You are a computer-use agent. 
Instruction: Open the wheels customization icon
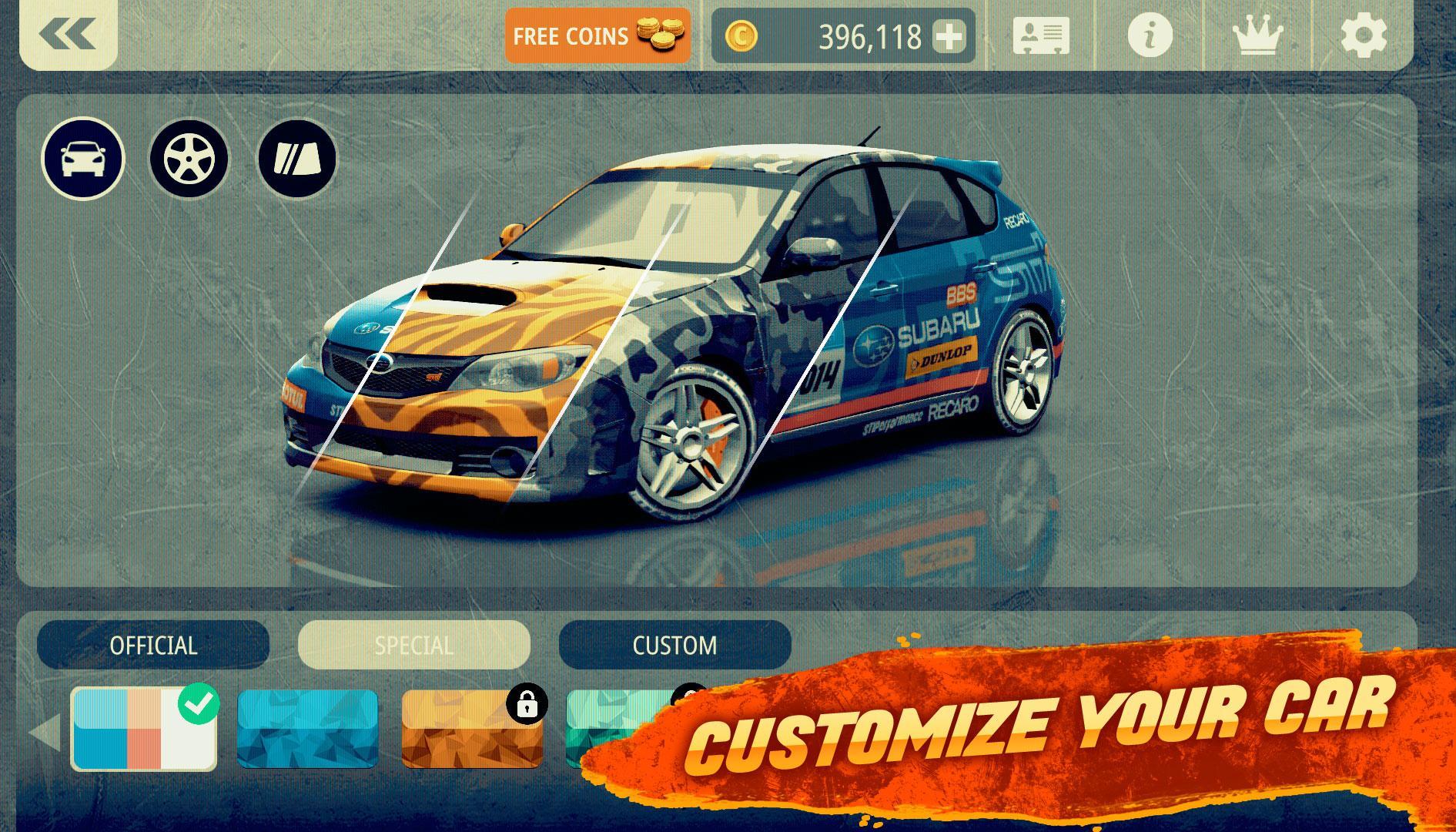coord(187,157)
